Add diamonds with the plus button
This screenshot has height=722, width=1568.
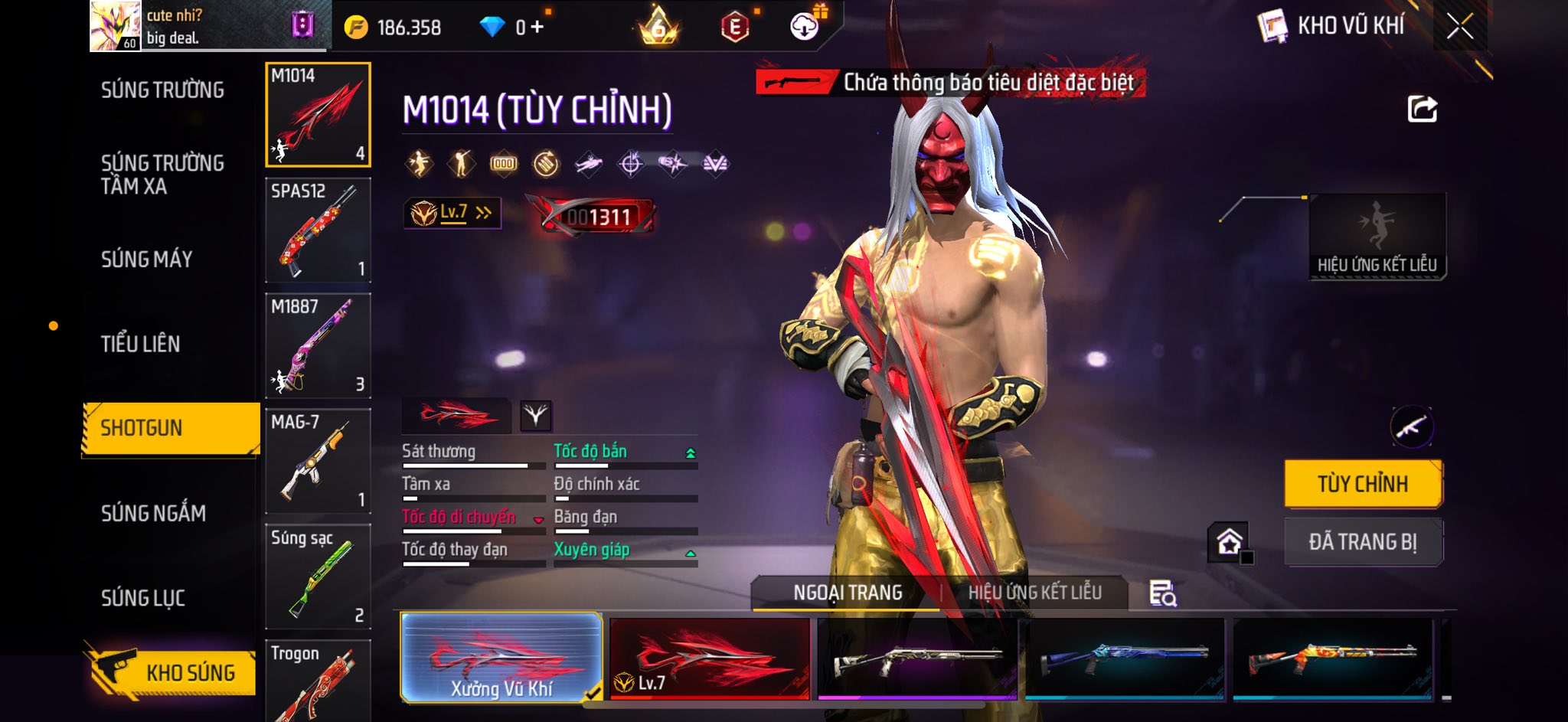click(537, 28)
